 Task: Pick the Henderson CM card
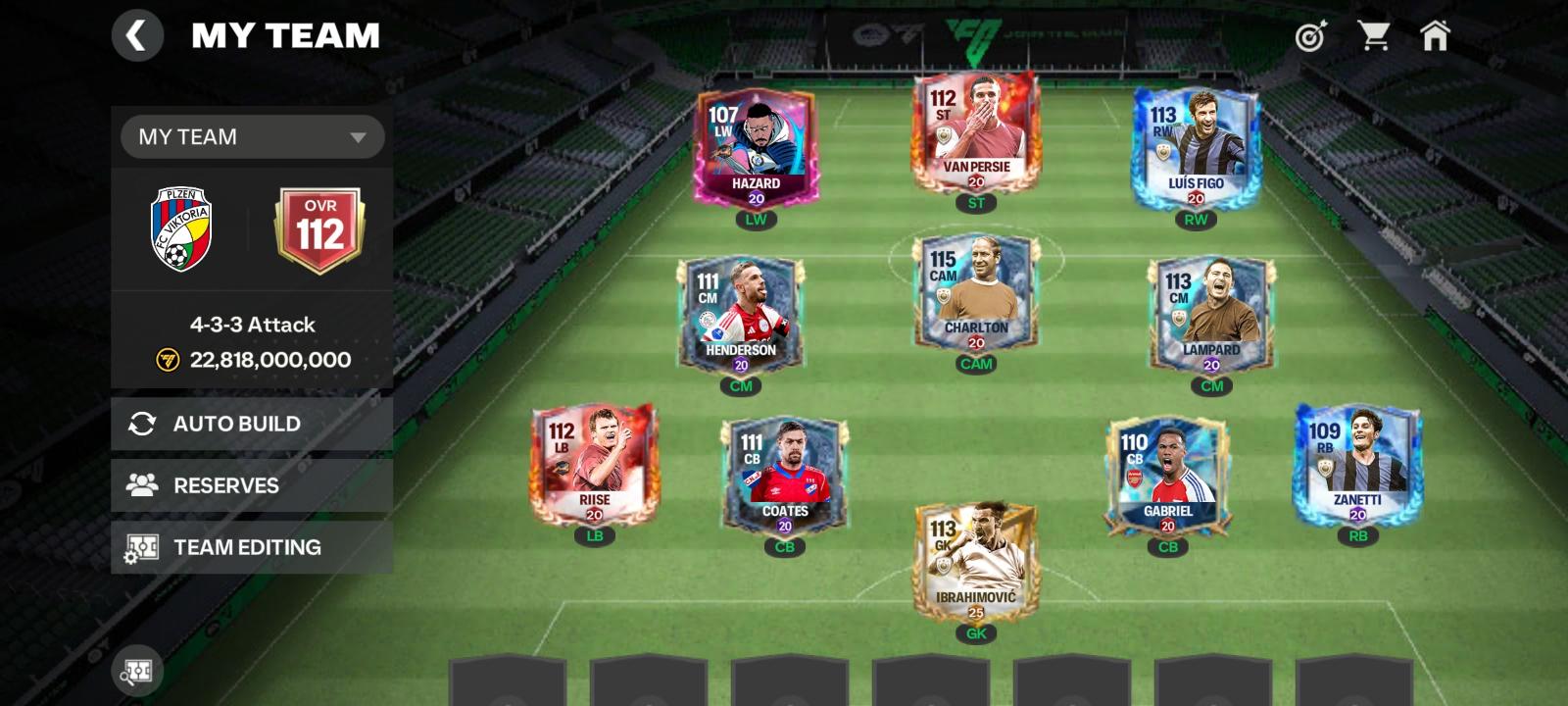[x=741, y=314]
